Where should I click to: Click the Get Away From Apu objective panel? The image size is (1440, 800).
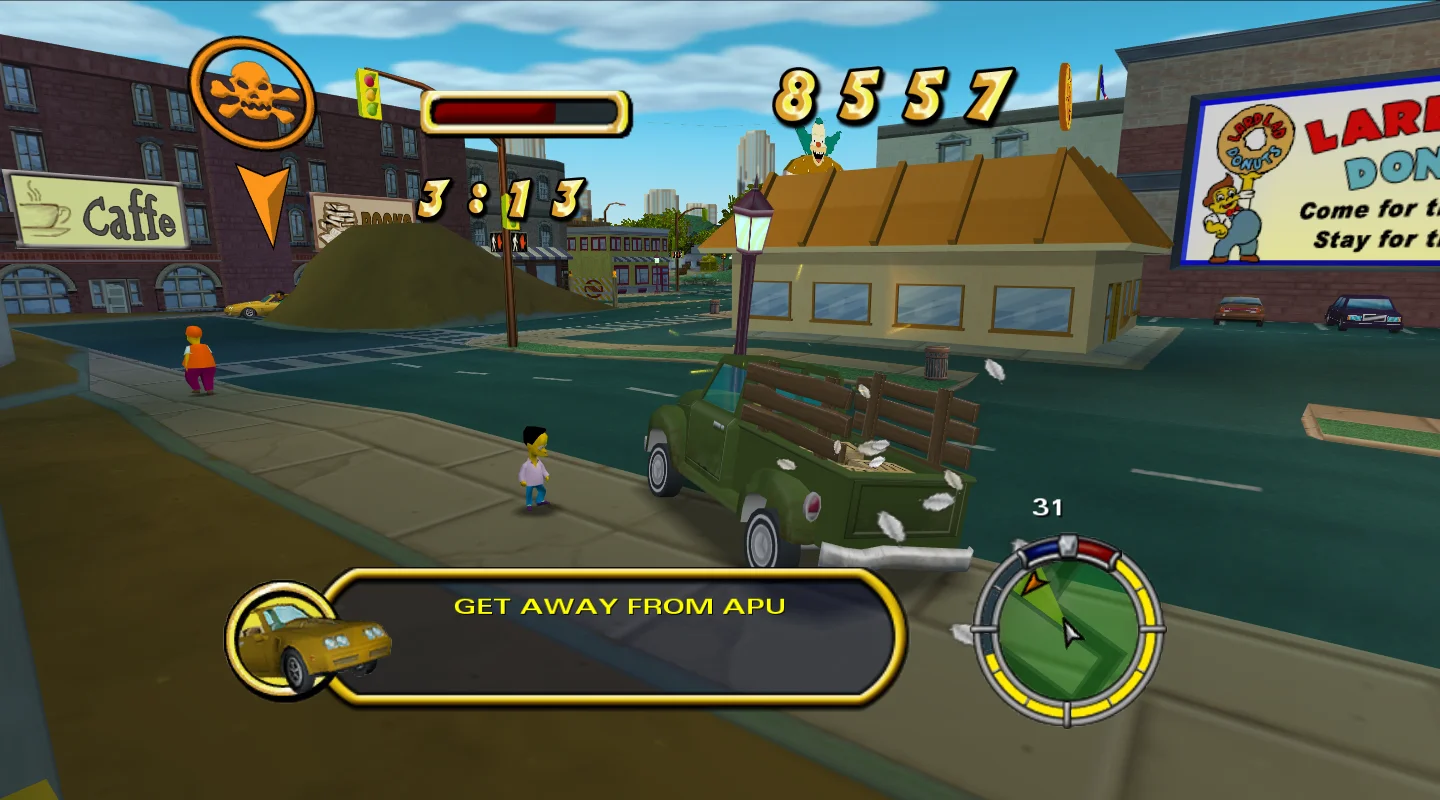click(x=618, y=636)
